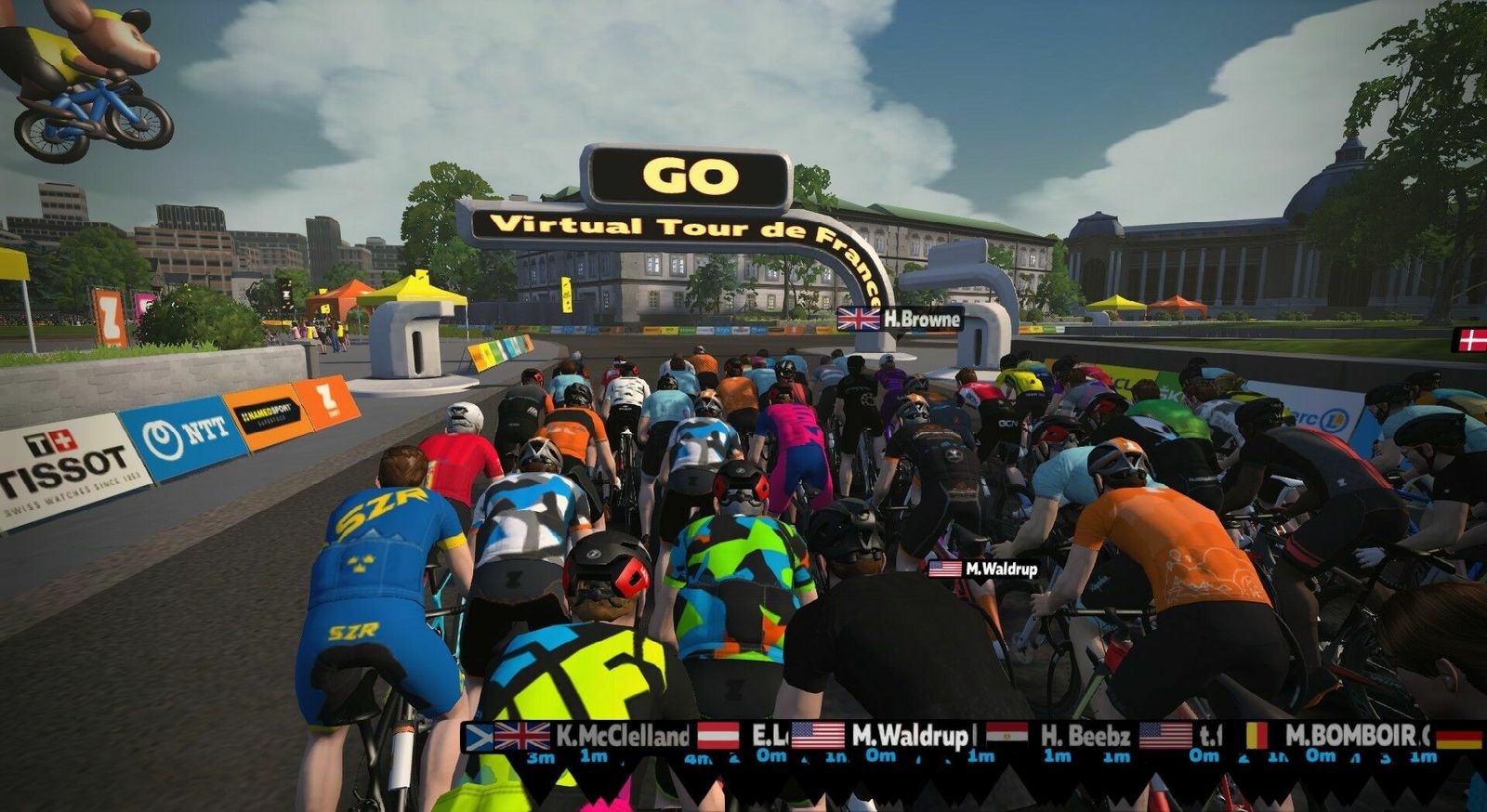Select M.Waldrup in the bottom rider strip
Screen dimensions: 1487x812
click(909, 737)
